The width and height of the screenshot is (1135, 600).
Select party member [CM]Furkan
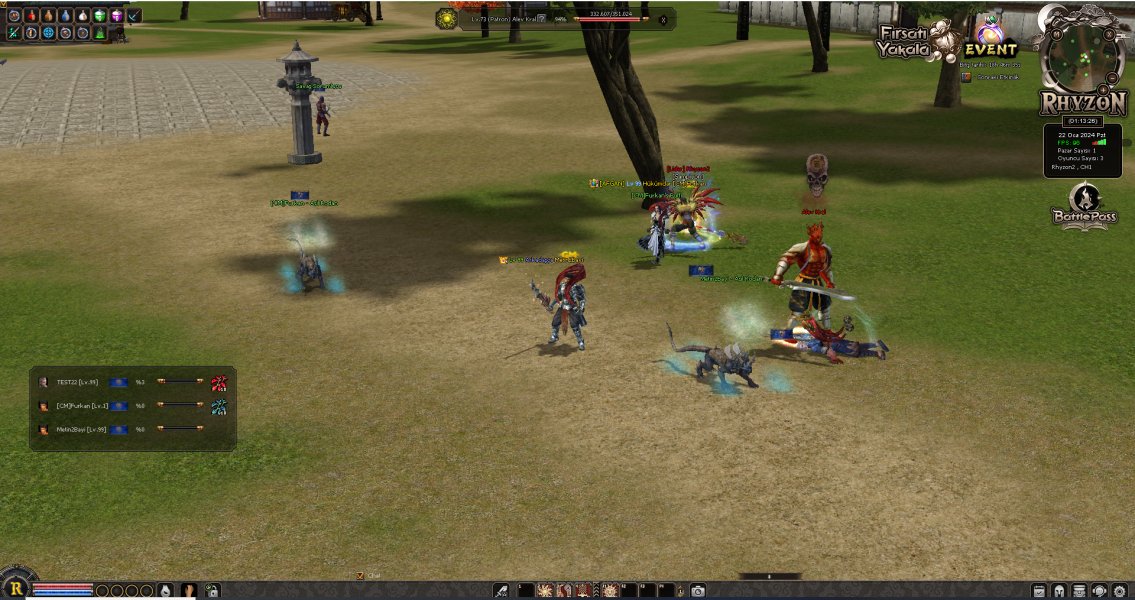click(x=80, y=405)
